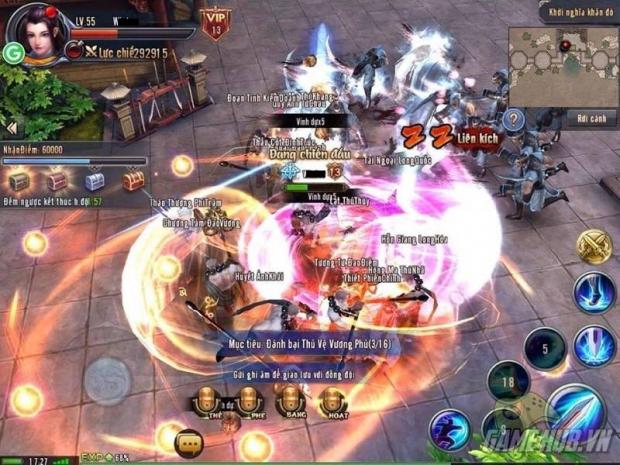Select the BANG voice channel microphone
Viewport: 620px width, 465px height.
(x=292, y=402)
